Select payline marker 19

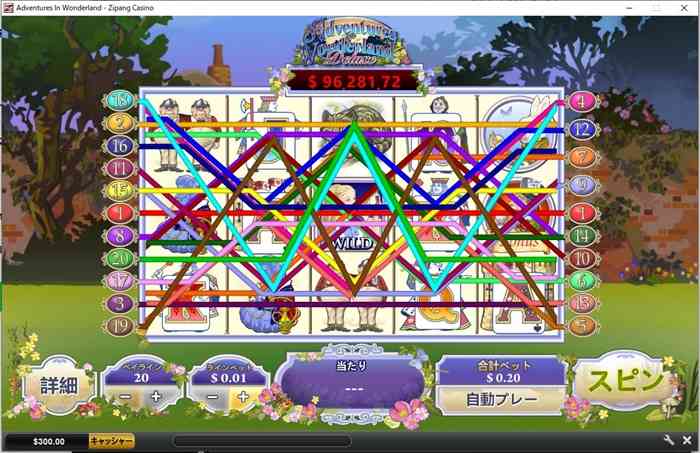click(x=121, y=325)
